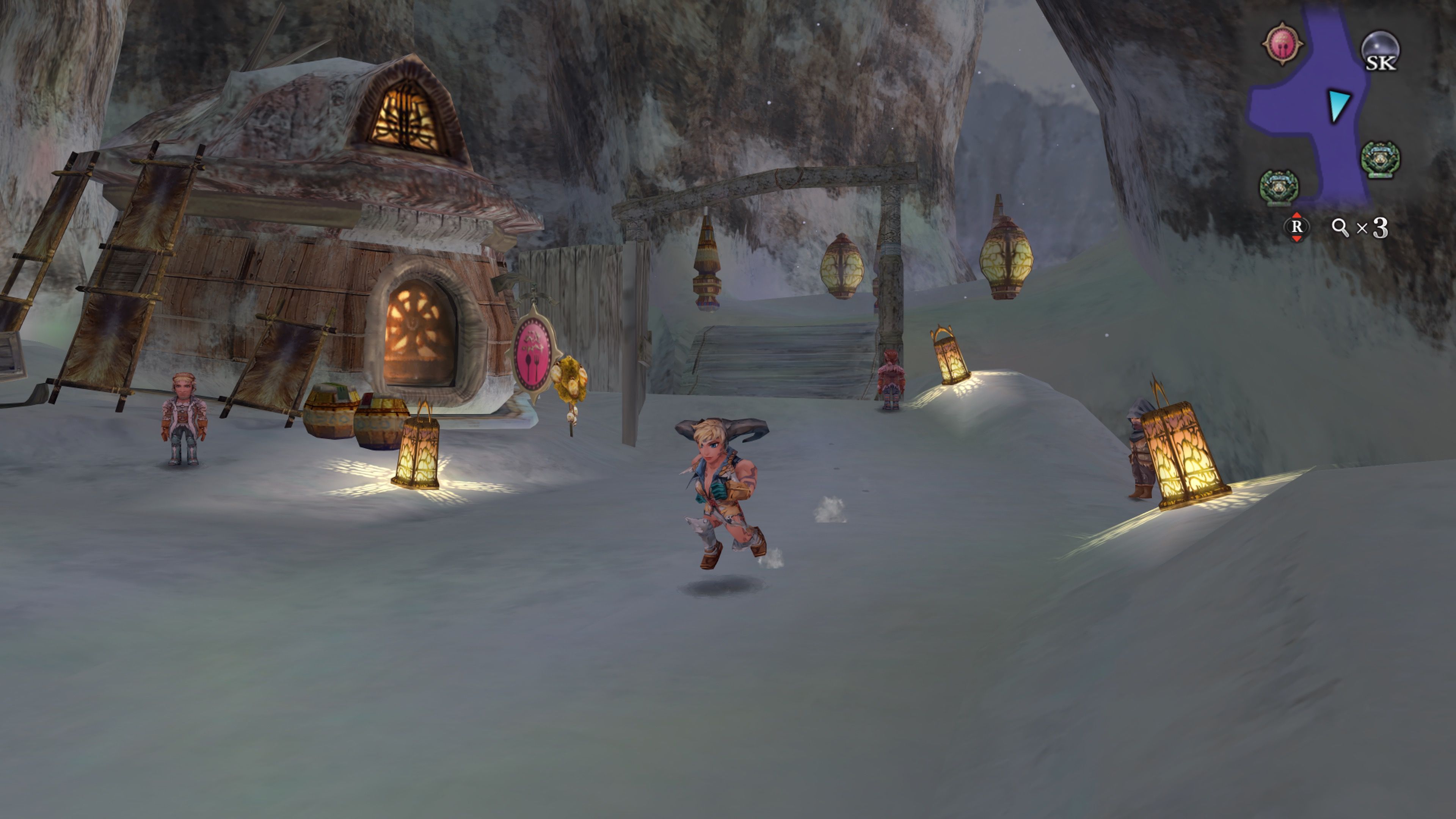This screenshot has width=1456, height=819.
Task: Toggle the R zoom indicator's up arrow
Action: click(1297, 215)
